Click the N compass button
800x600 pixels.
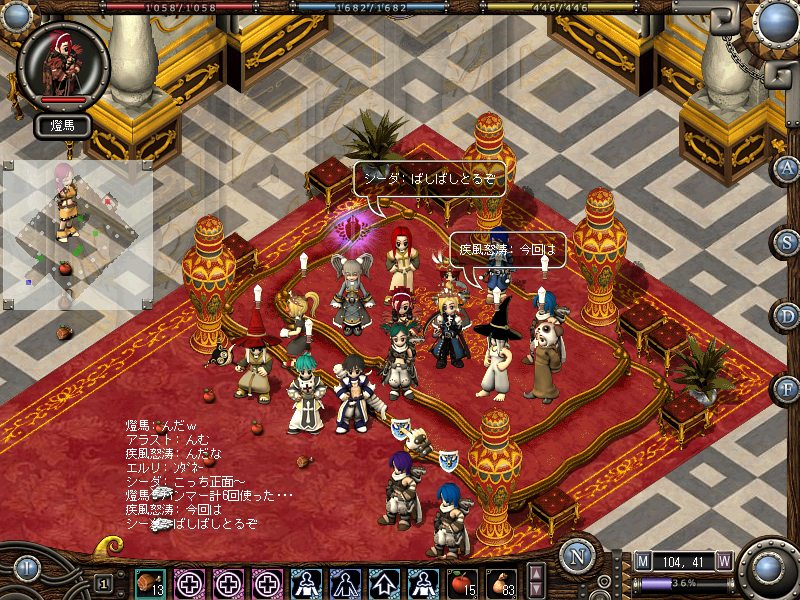pyautogui.click(x=577, y=557)
